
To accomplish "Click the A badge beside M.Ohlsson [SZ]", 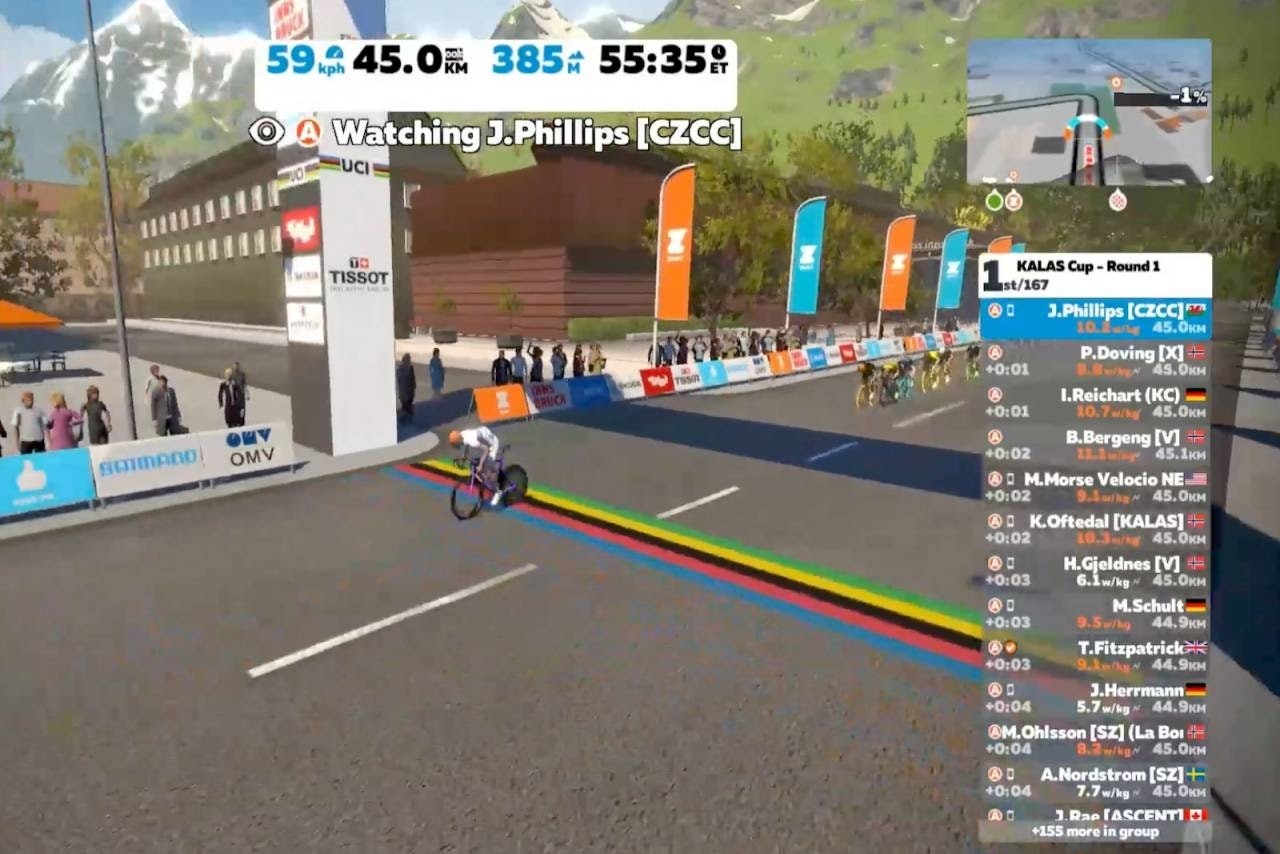I will pyautogui.click(x=994, y=732).
